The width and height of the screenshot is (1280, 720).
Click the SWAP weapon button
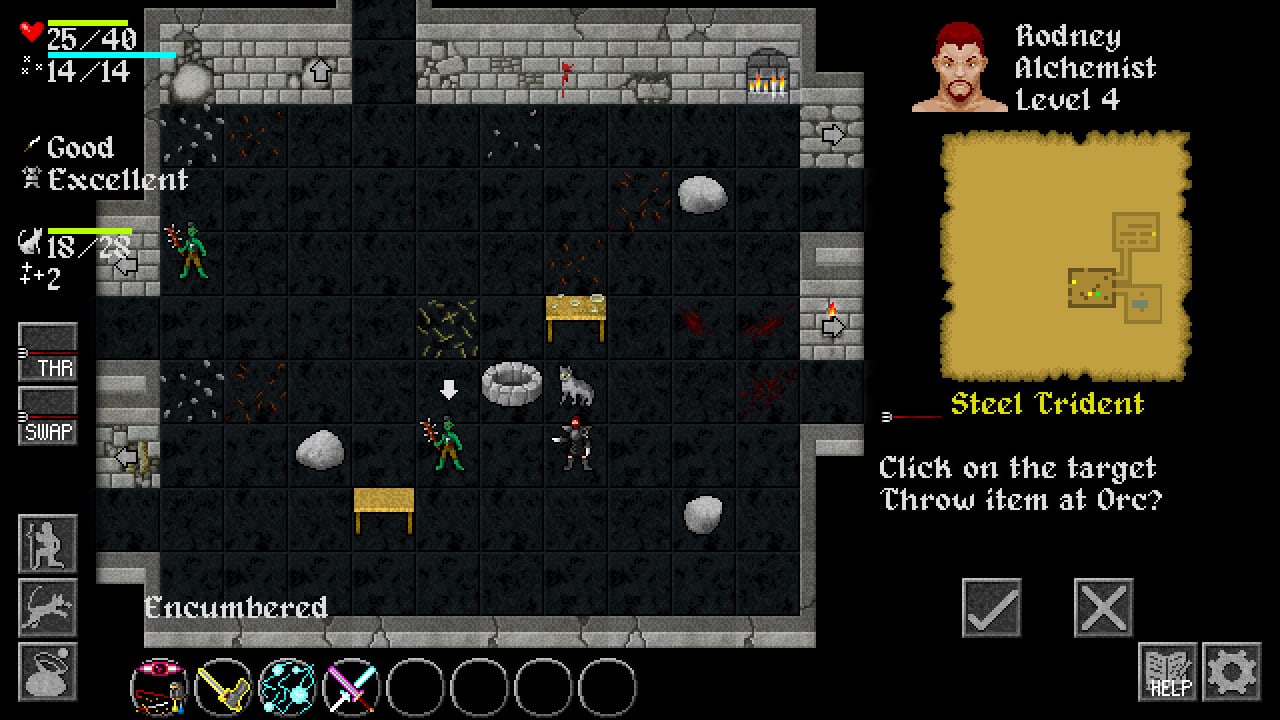[48, 416]
